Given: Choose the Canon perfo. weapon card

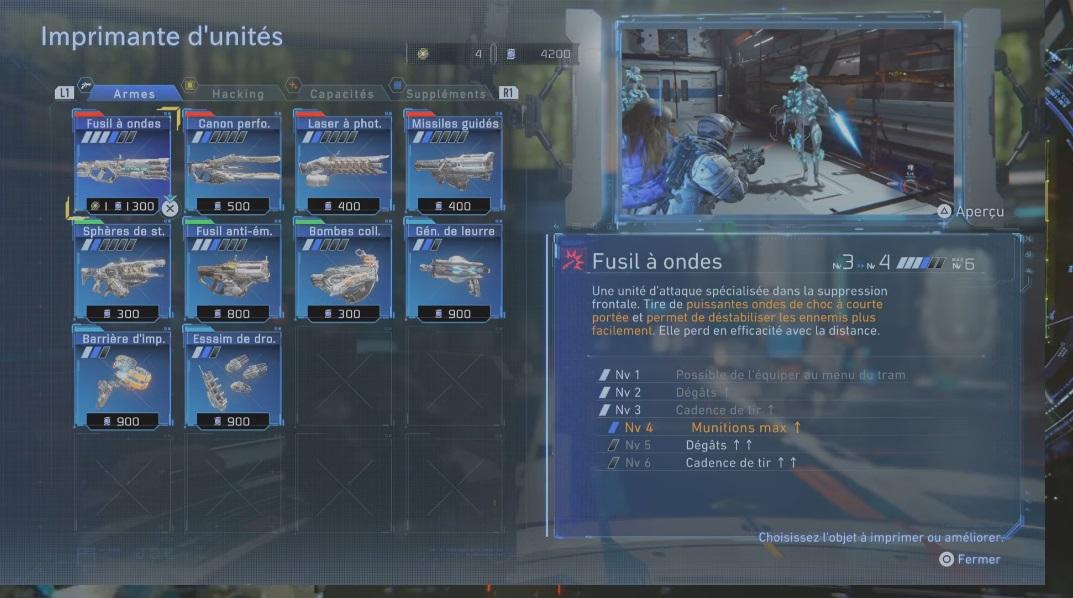Looking at the screenshot, I should [x=233, y=163].
